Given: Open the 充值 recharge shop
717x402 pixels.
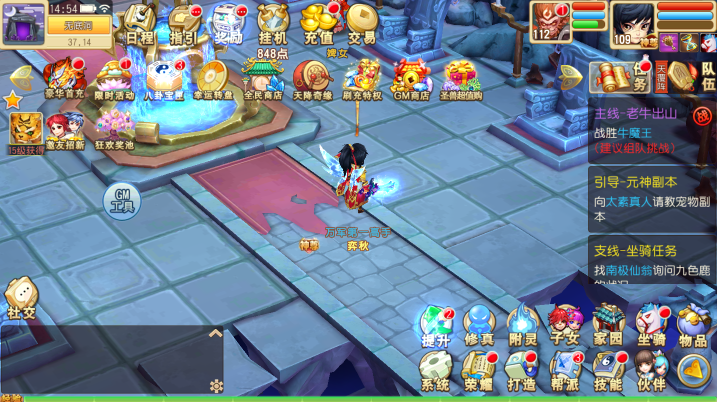Looking at the screenshot, I should click(x=318, y=23).
